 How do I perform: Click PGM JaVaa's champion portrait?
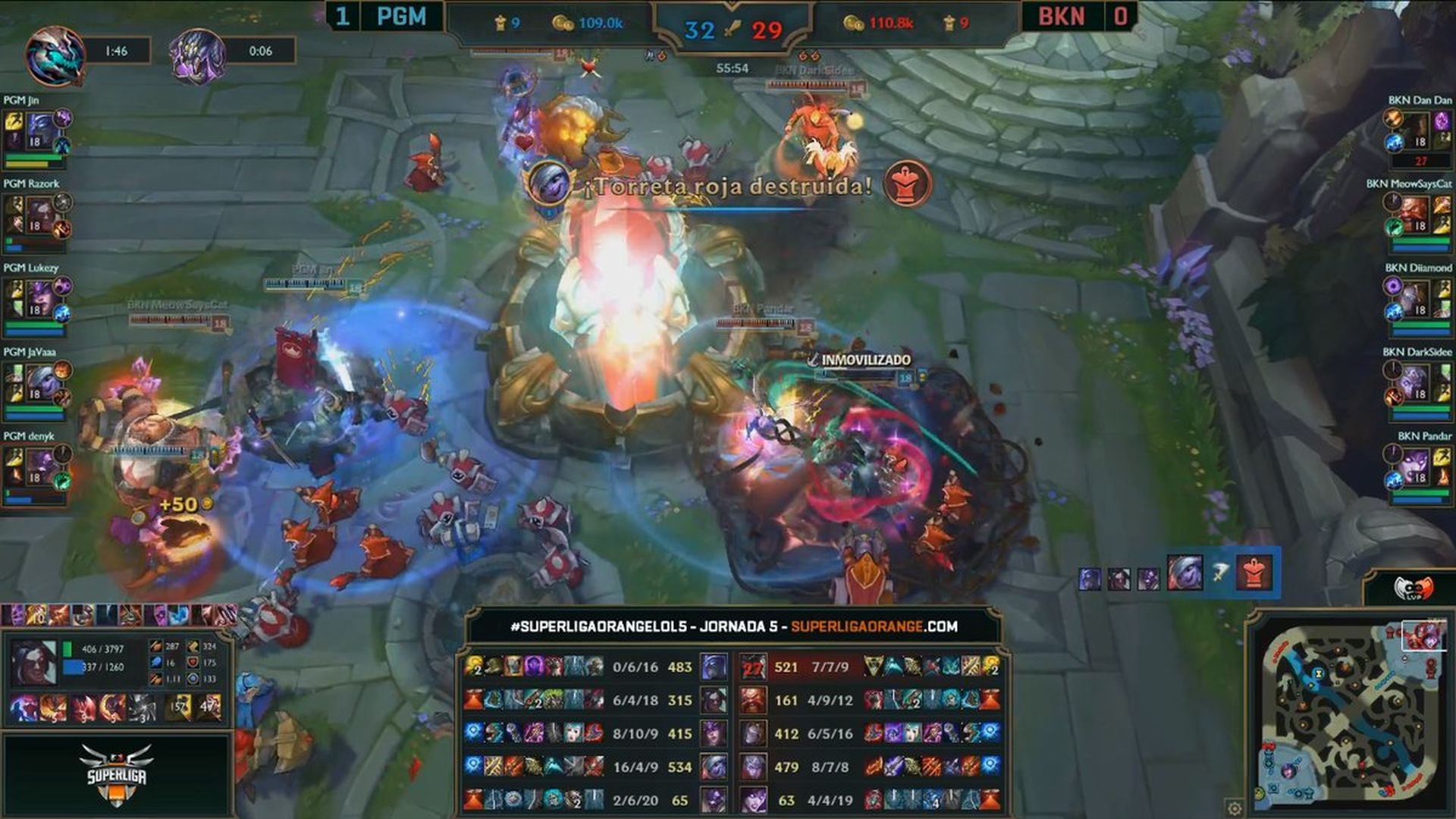[x=39, y=384]
